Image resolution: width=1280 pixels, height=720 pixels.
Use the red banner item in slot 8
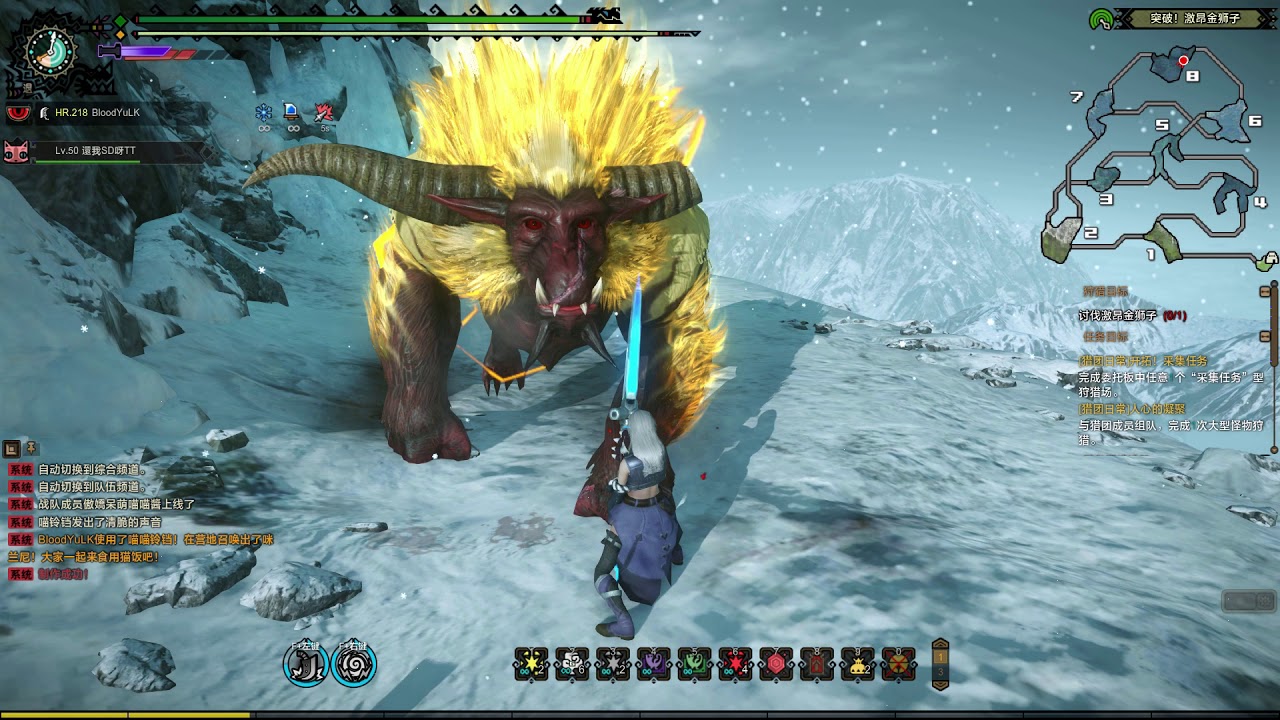tap(817, 664)
